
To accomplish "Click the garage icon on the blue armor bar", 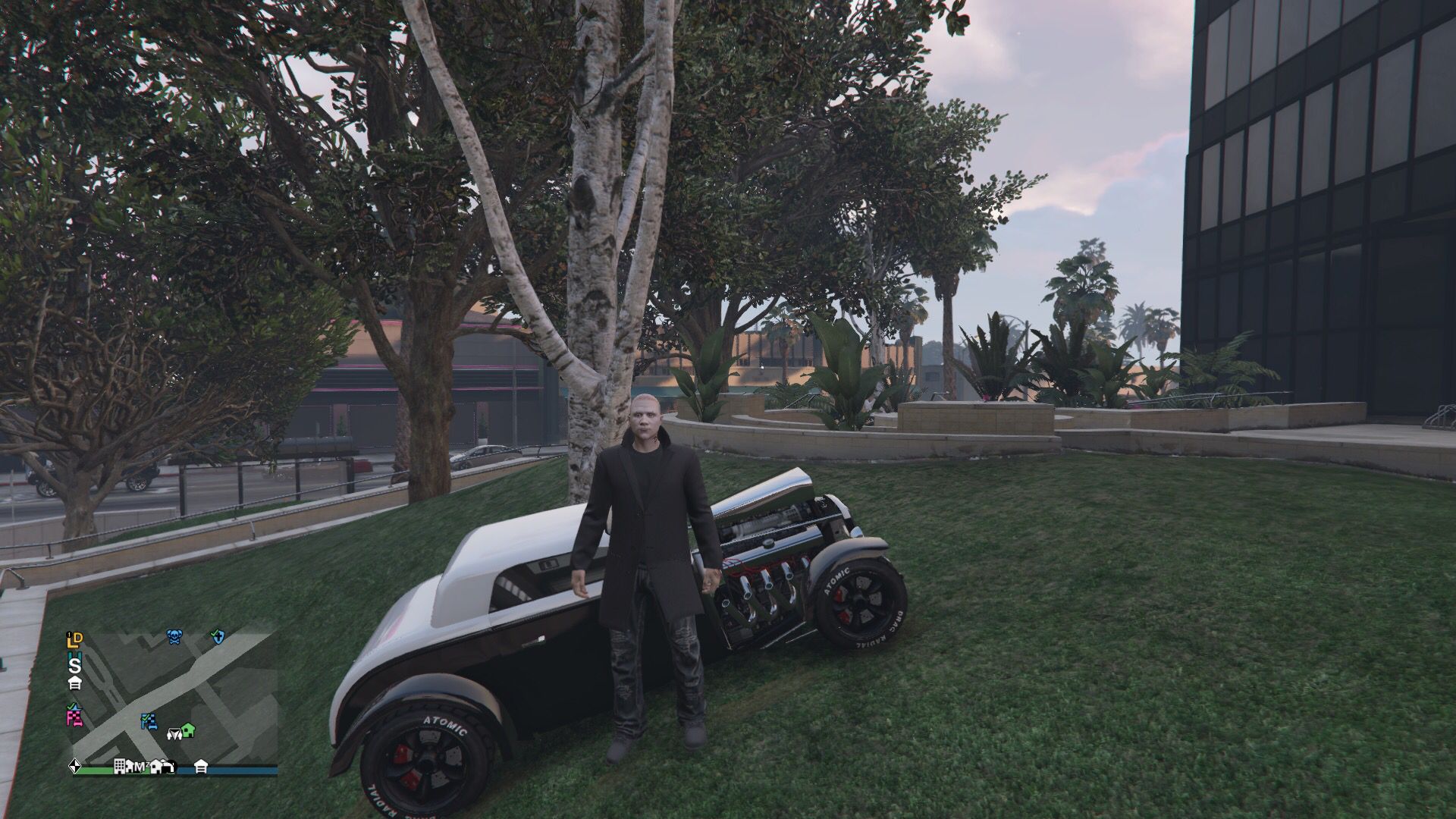I will tap(201, 767).
